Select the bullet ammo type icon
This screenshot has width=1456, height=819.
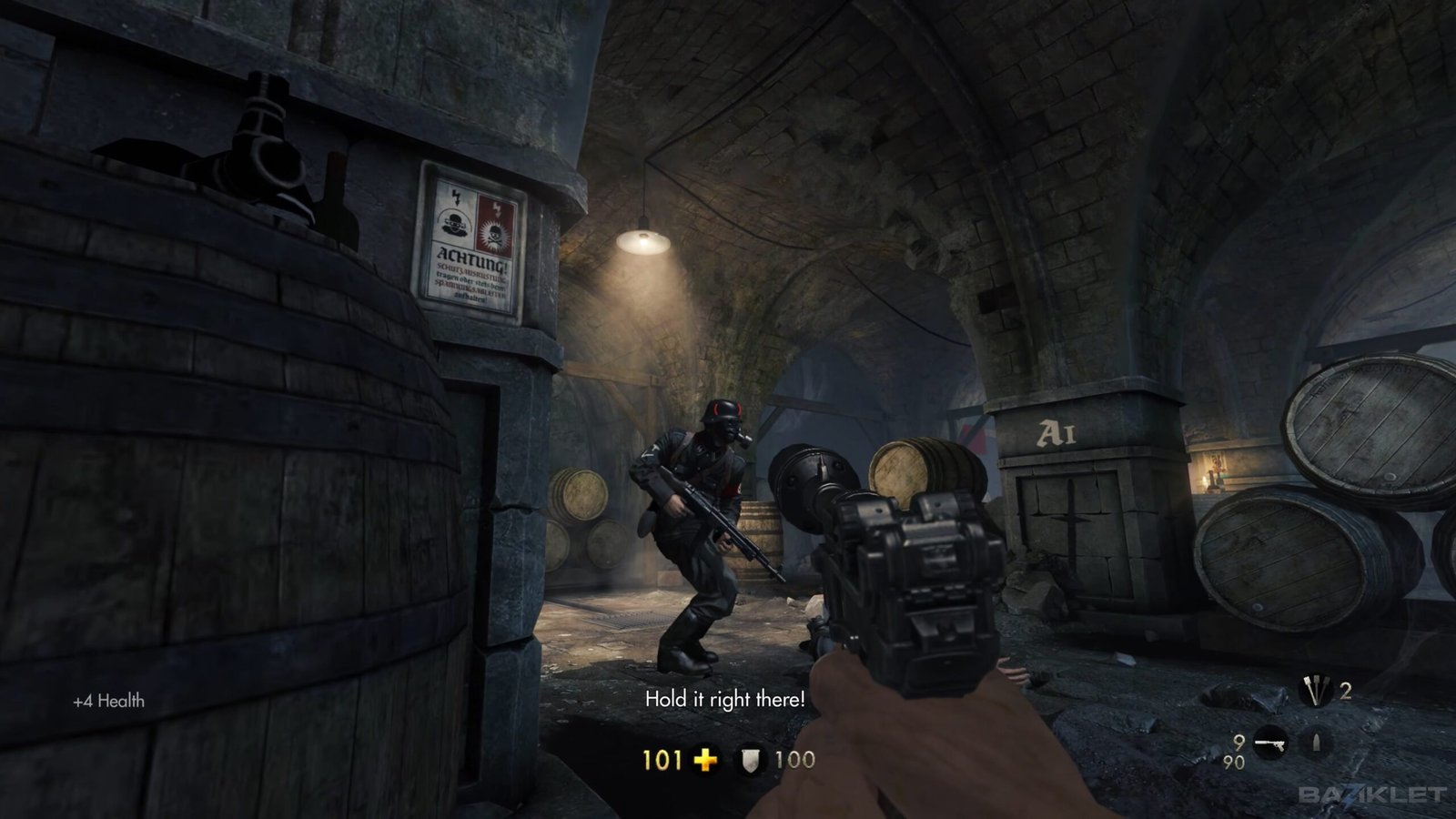(1316, 743)
